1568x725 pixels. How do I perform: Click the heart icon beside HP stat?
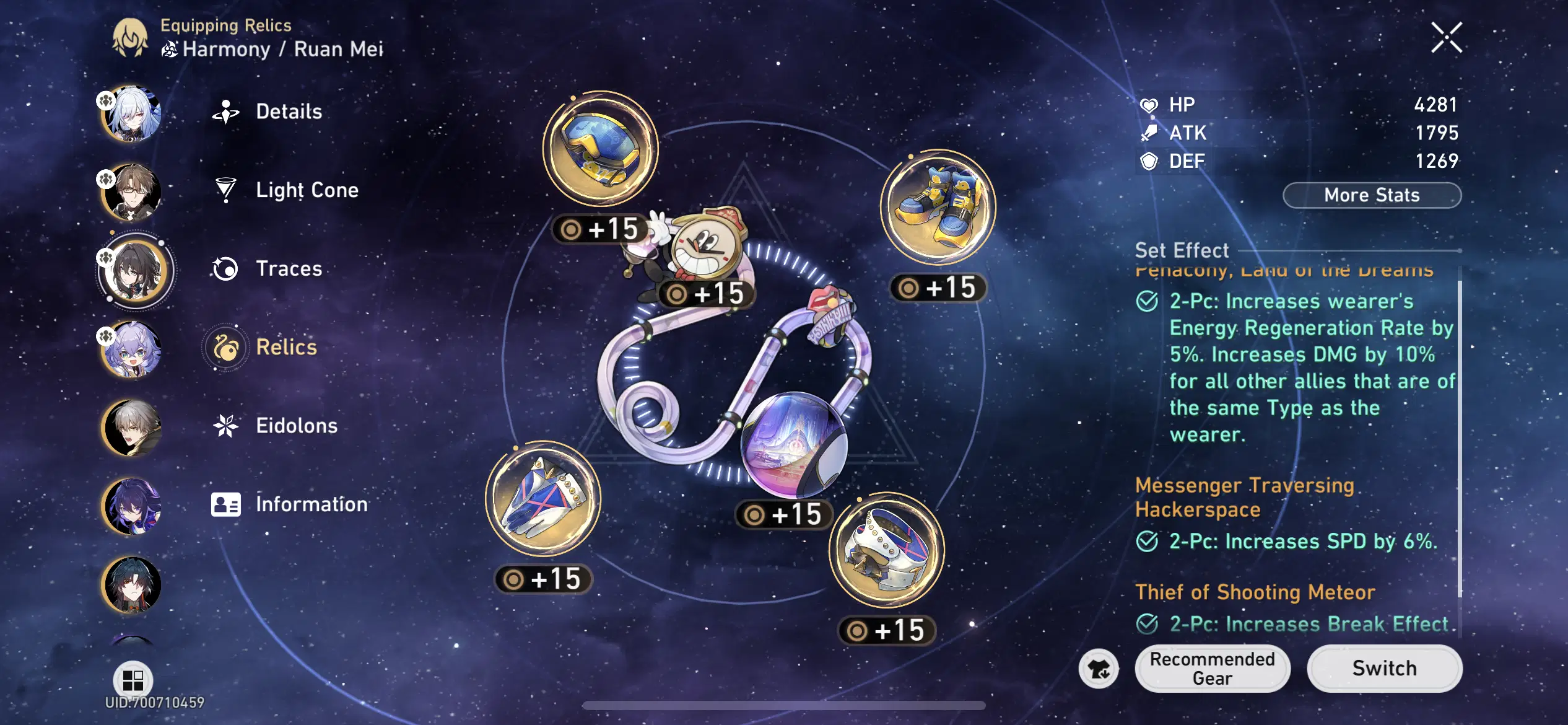pyautogui.click(x=1149, y=104)
